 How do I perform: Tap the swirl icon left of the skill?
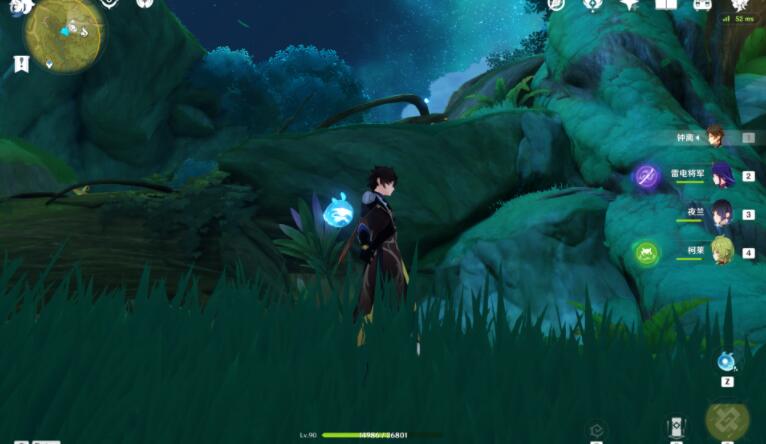[596, 431]
